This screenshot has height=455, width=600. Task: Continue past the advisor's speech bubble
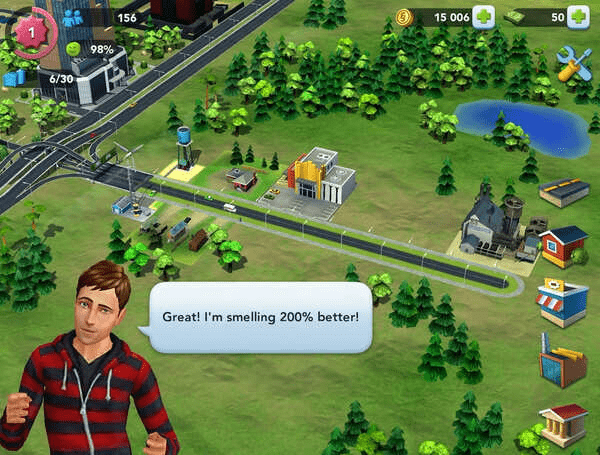point(267,317)
